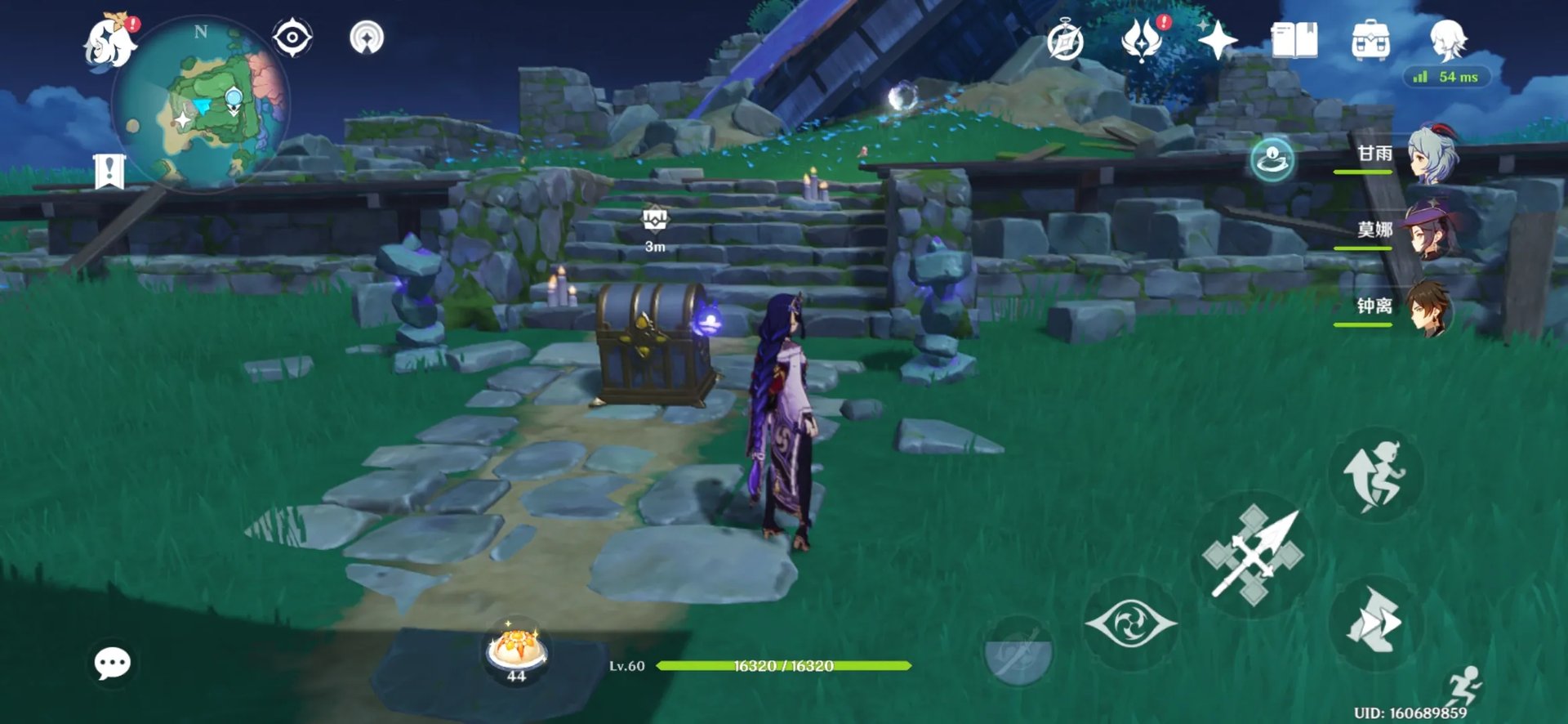Trigger the dash sprint button
This screenshot has width=1568, height=724.
(x=1376, y=623)
